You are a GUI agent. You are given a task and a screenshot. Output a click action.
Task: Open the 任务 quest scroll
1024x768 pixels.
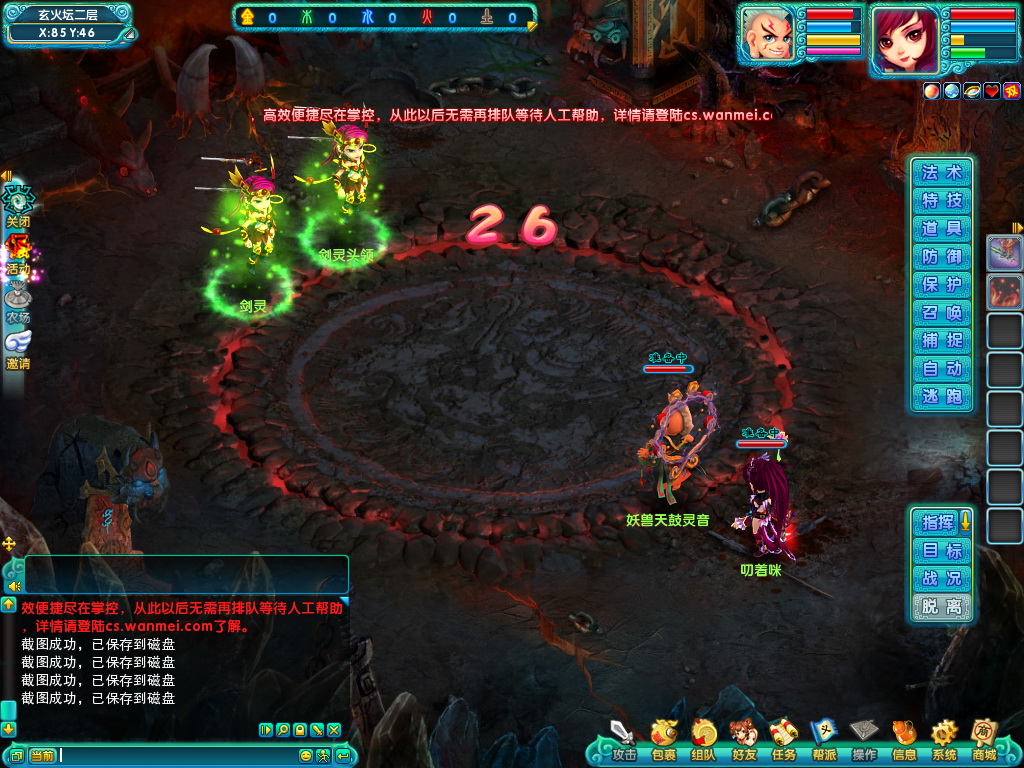click(783, 738)
